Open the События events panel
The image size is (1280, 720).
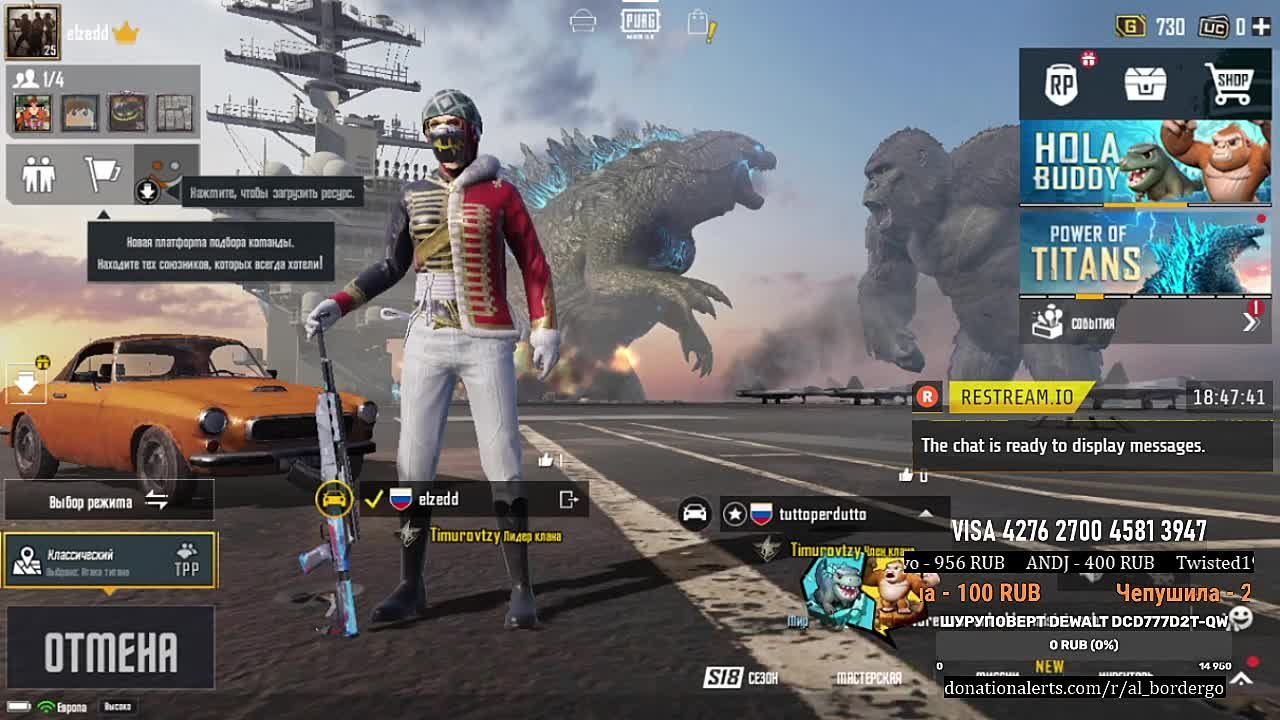click(1145, 322)
